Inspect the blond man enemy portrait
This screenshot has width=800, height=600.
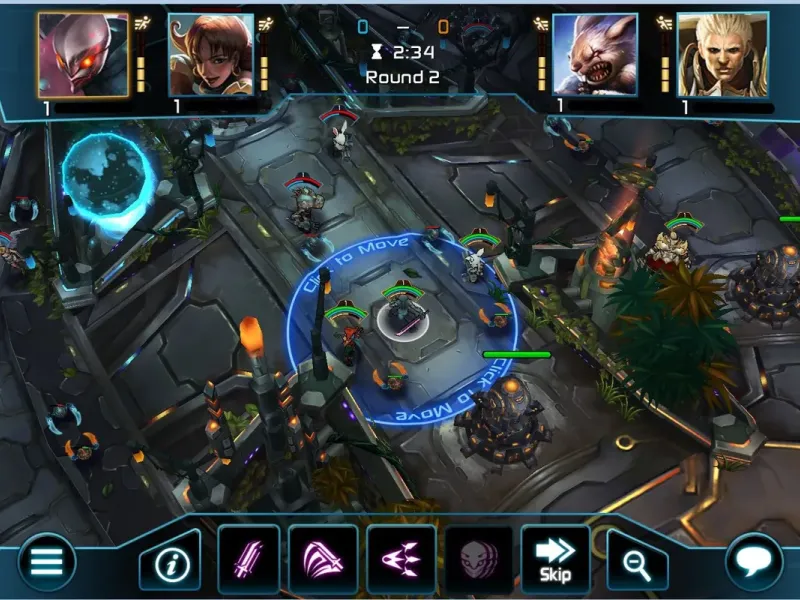[714, 55]
